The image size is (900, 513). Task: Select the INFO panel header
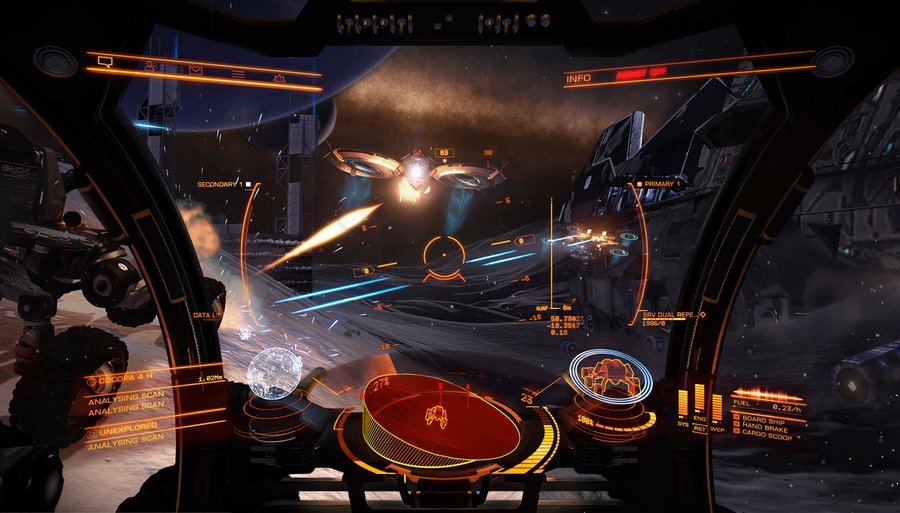578,77
